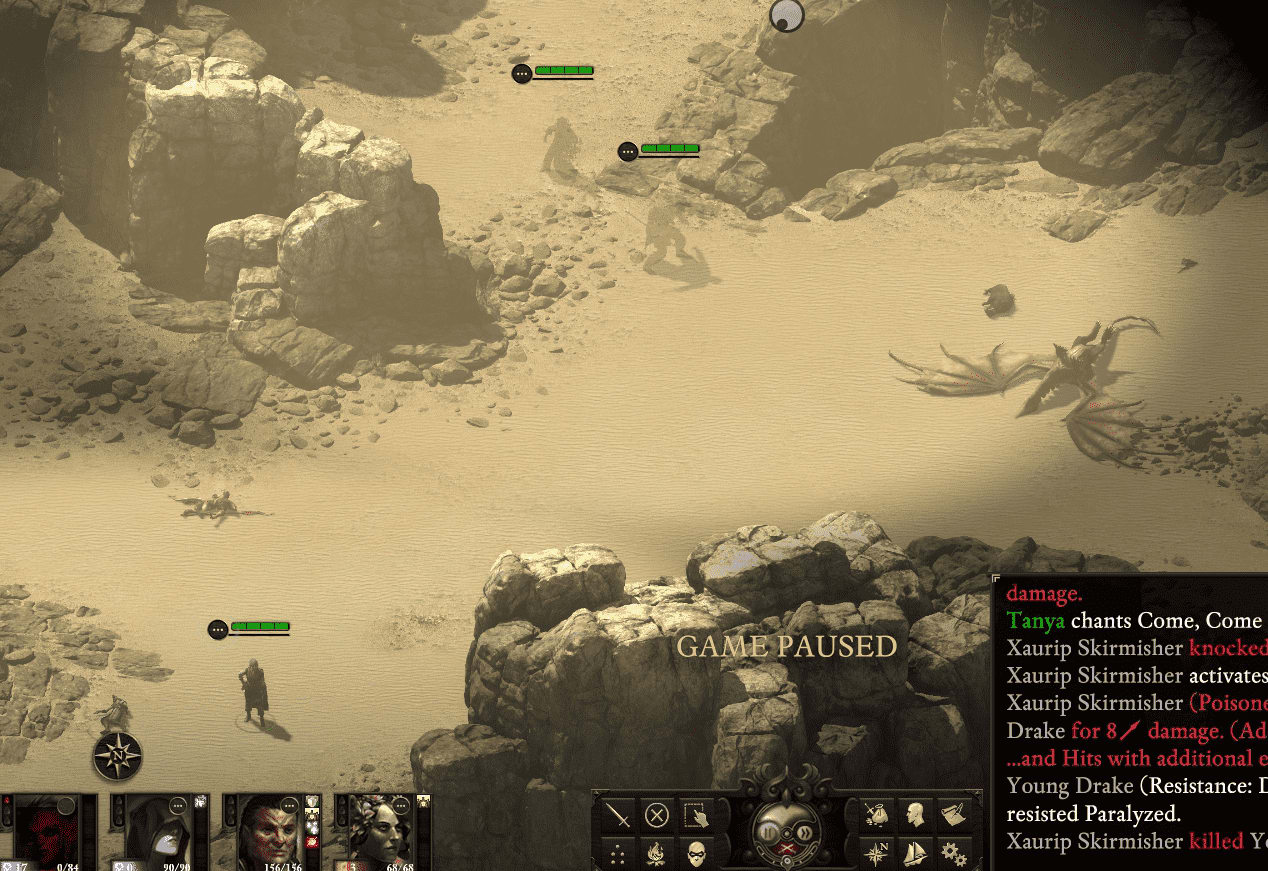Open the ship management sailboat icon
The width and height of the screenshot is (1268, 871).
[915, 853]
